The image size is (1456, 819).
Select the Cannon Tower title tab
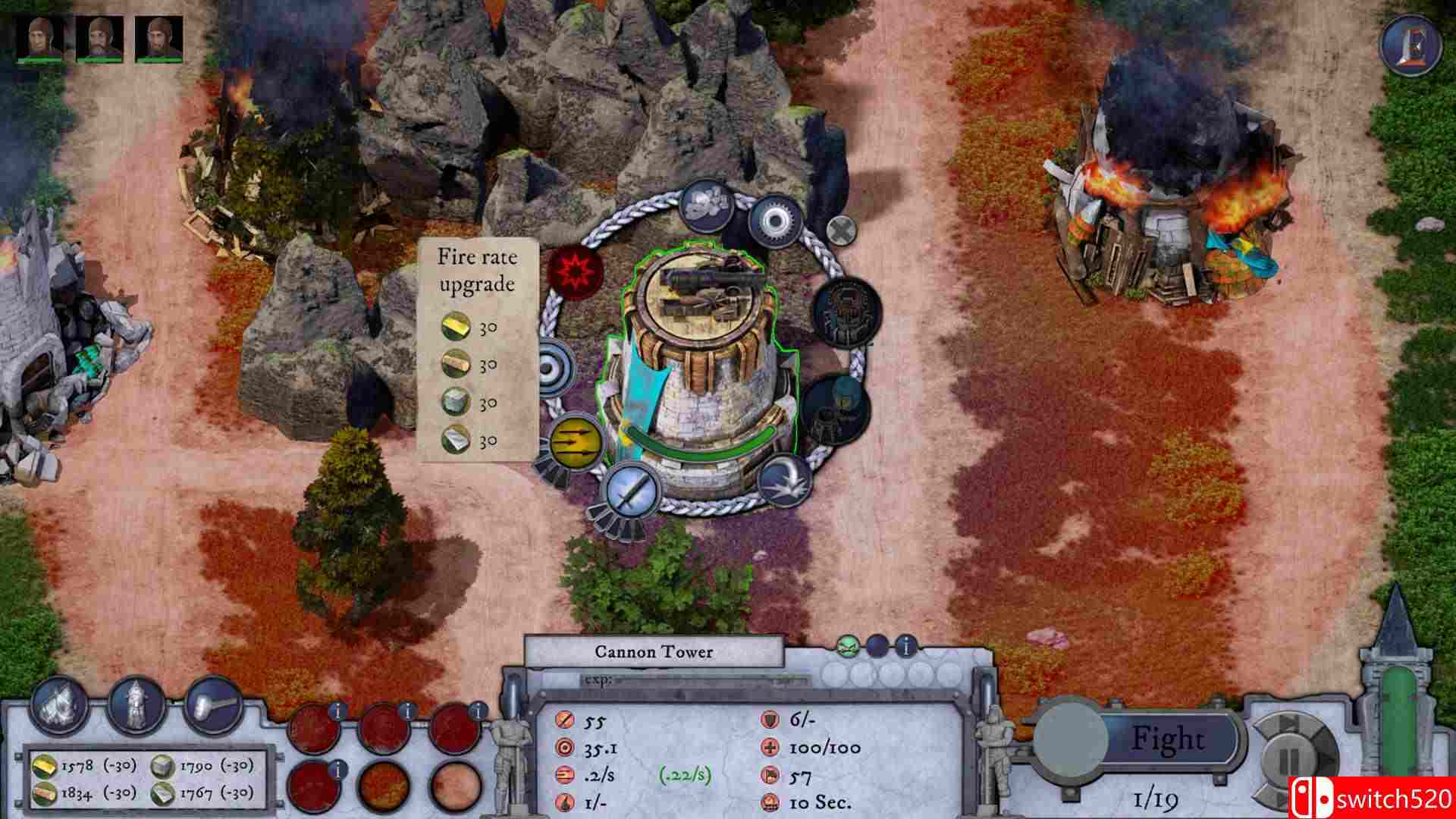point(656,652)
